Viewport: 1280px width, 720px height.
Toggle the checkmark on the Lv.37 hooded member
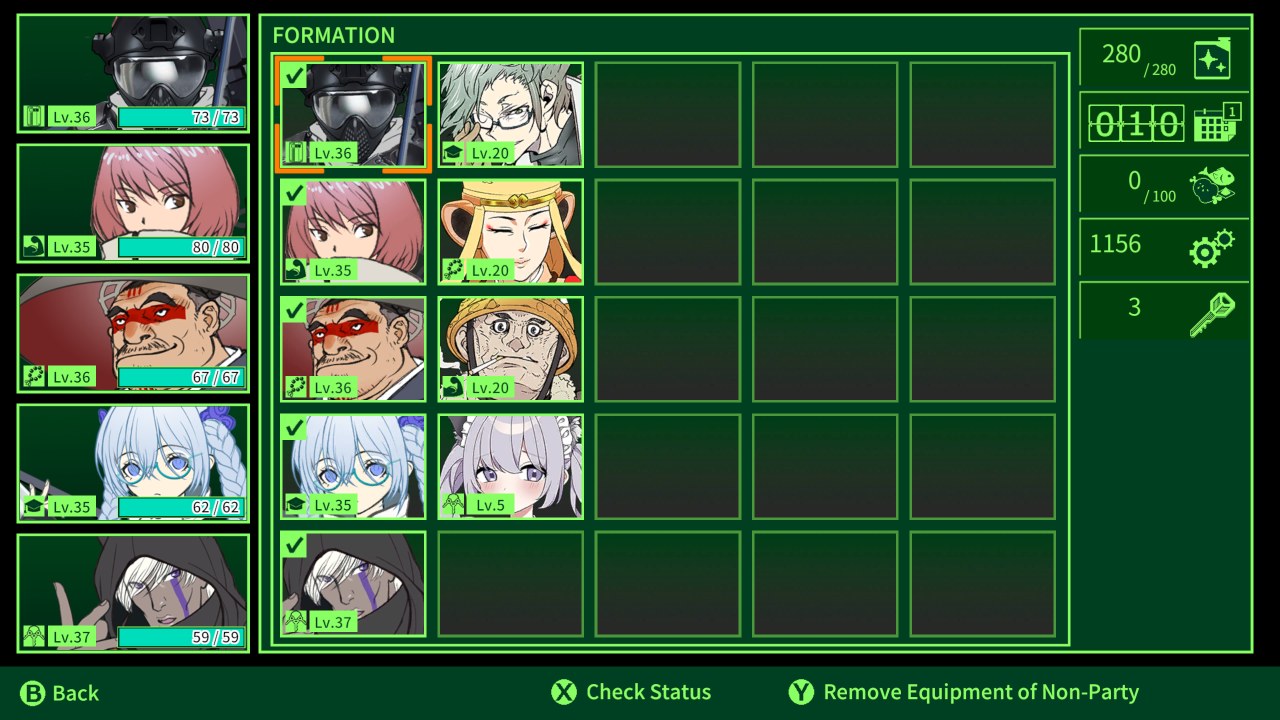[x=294, y=545]
